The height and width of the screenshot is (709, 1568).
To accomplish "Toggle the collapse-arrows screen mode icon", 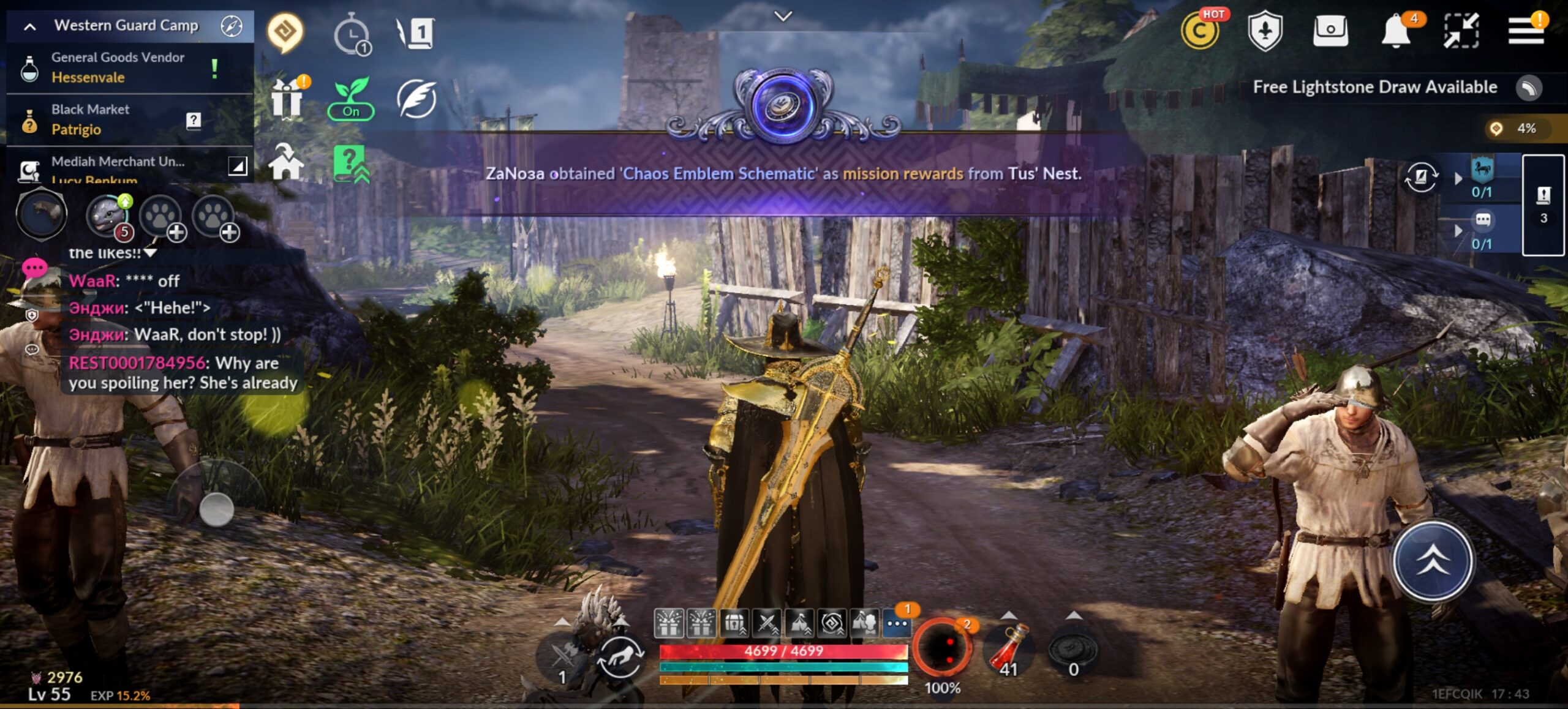I will (1461, 31).
